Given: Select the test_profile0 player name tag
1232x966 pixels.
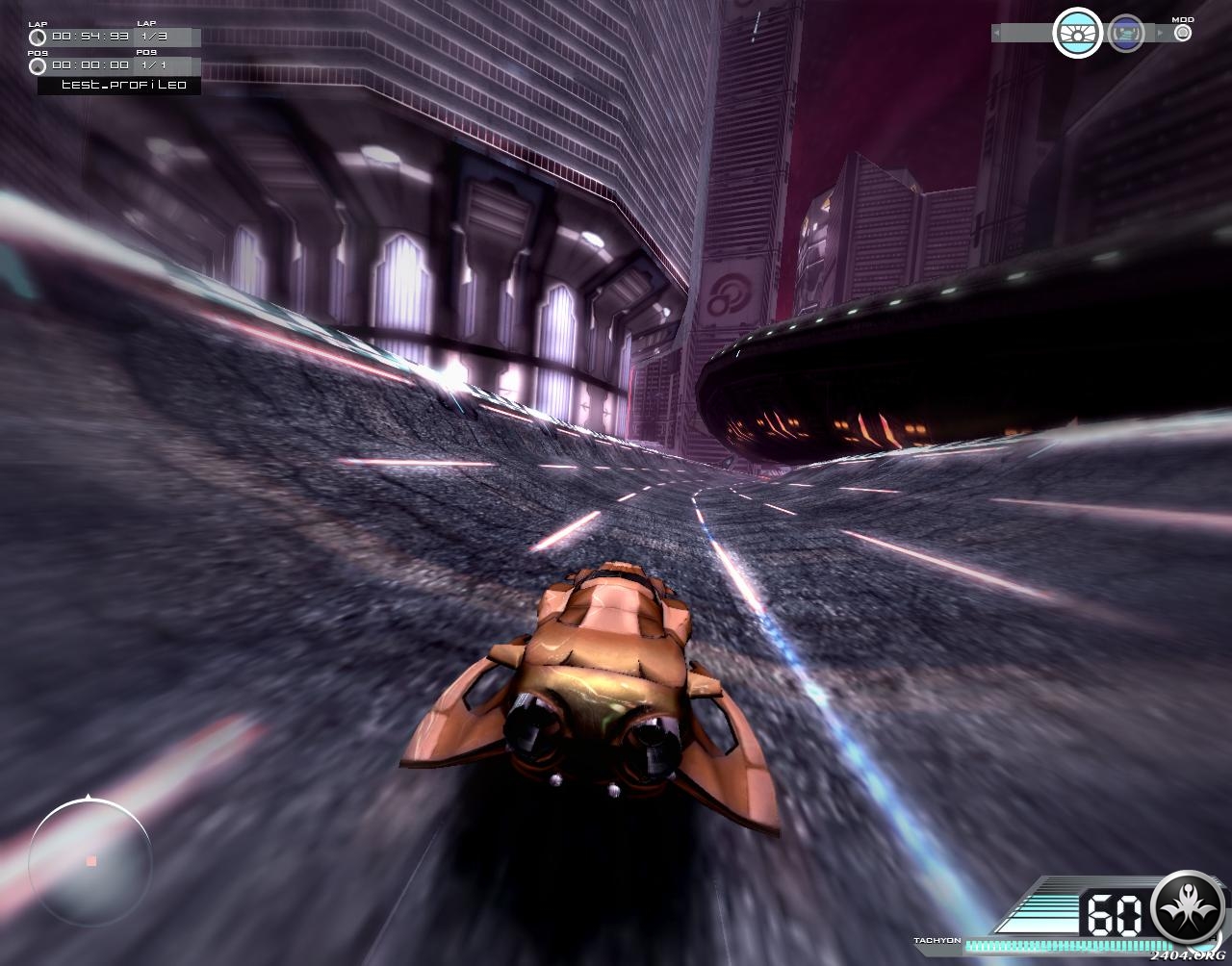Looking at the screenshot, I should [119, 86].
